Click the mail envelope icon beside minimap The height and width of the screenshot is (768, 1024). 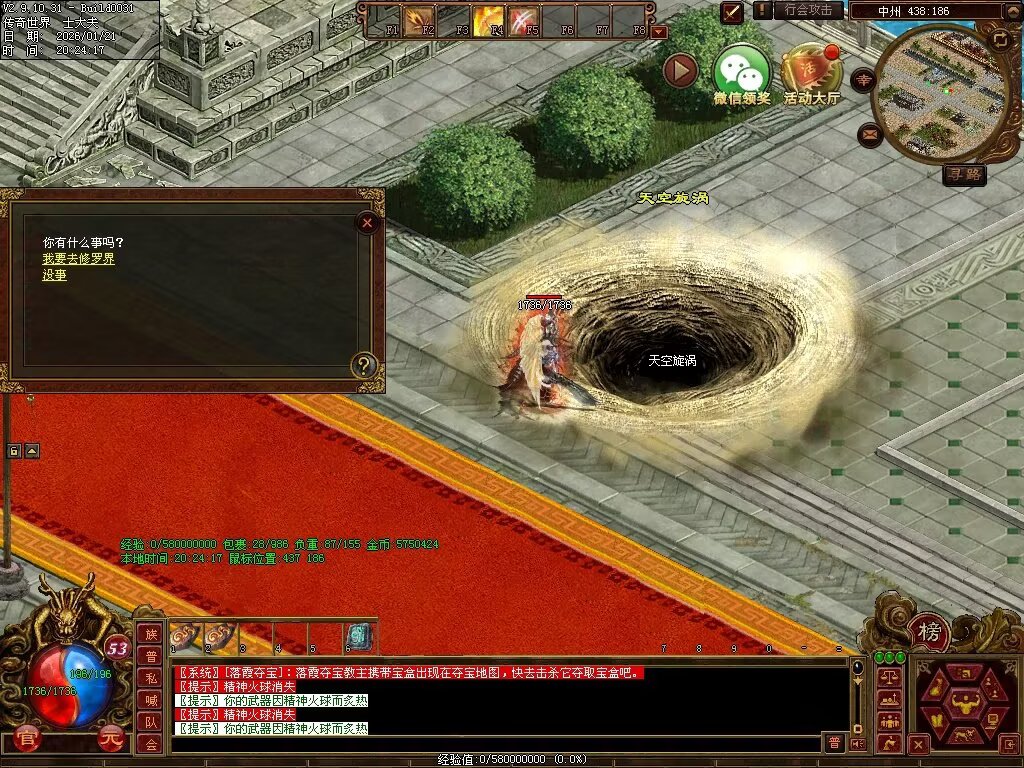pos(869,134)
